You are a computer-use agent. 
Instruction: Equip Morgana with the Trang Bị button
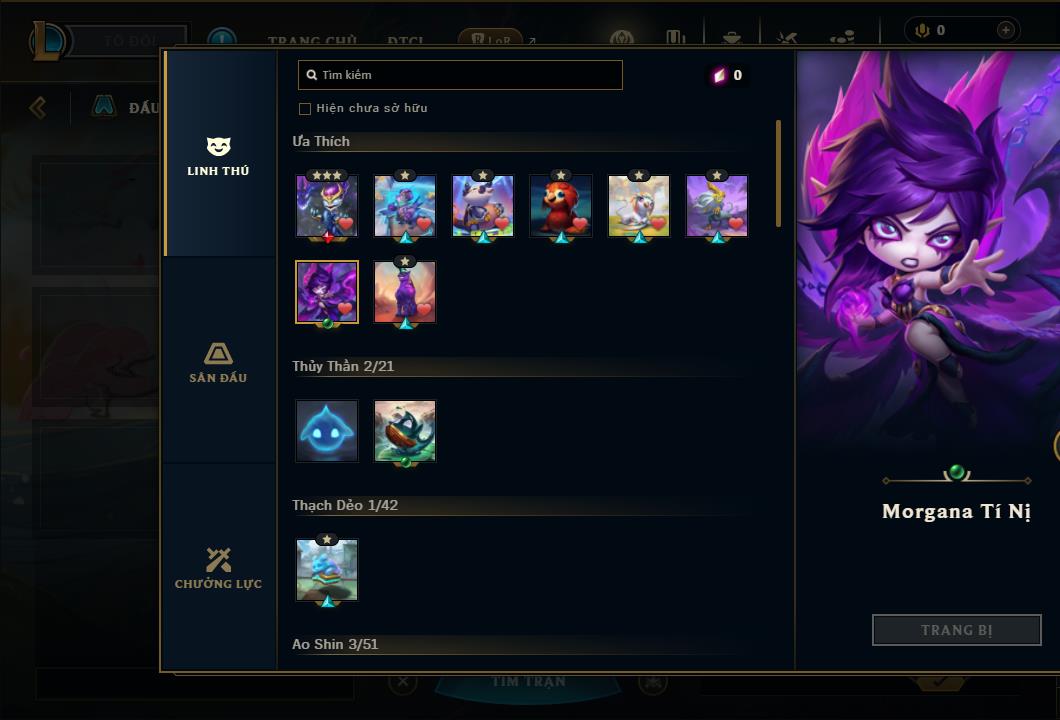956,630
